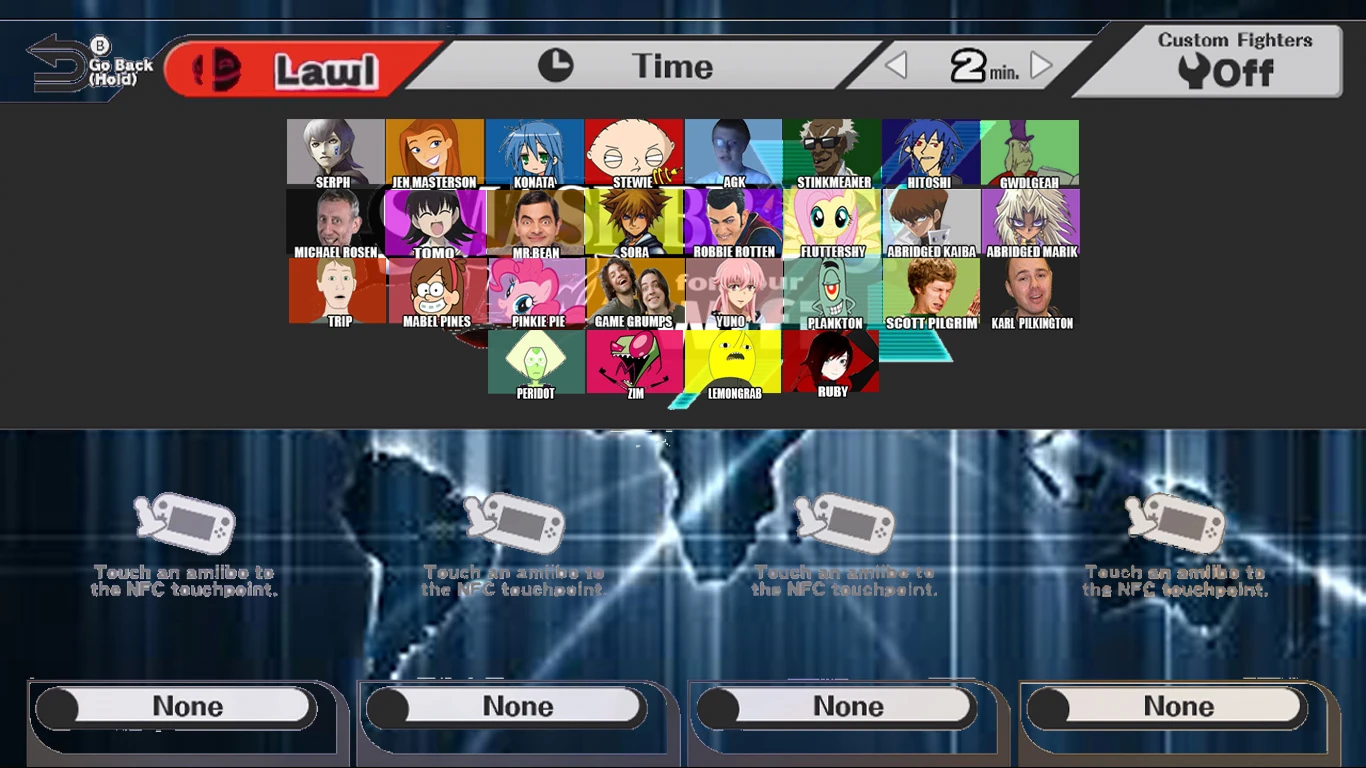The width and height of the screenshot is (1366, 768).
Task: Select Peridot from the bottom row
Action: click(x=534, y=363)
